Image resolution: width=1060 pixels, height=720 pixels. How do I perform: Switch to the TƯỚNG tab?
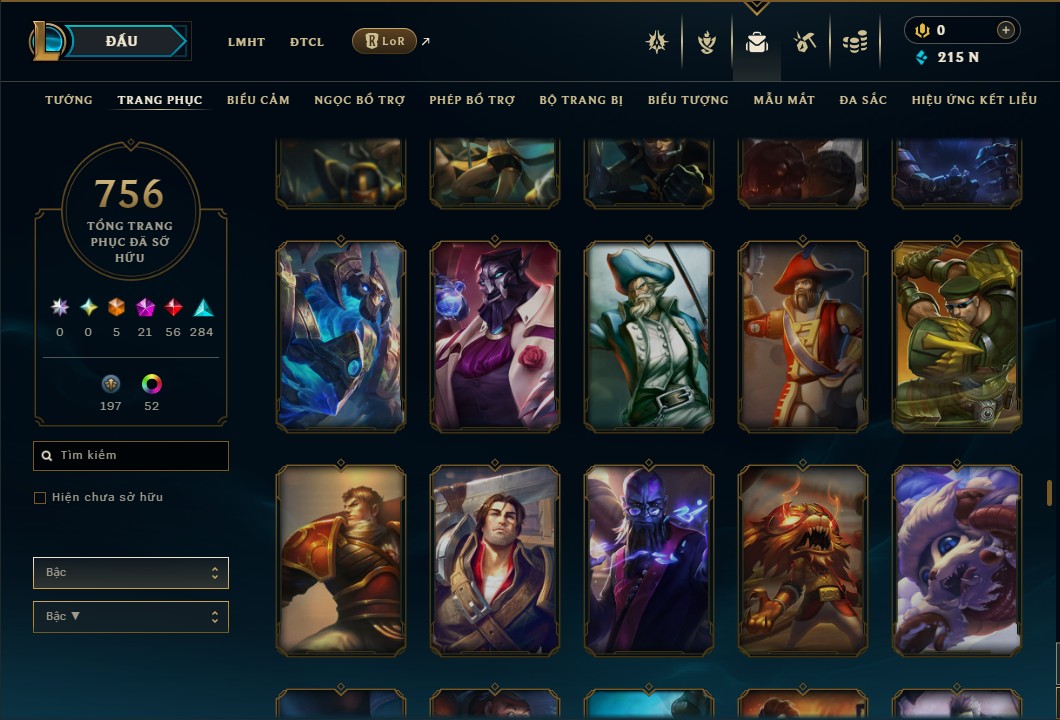(69, 100)
